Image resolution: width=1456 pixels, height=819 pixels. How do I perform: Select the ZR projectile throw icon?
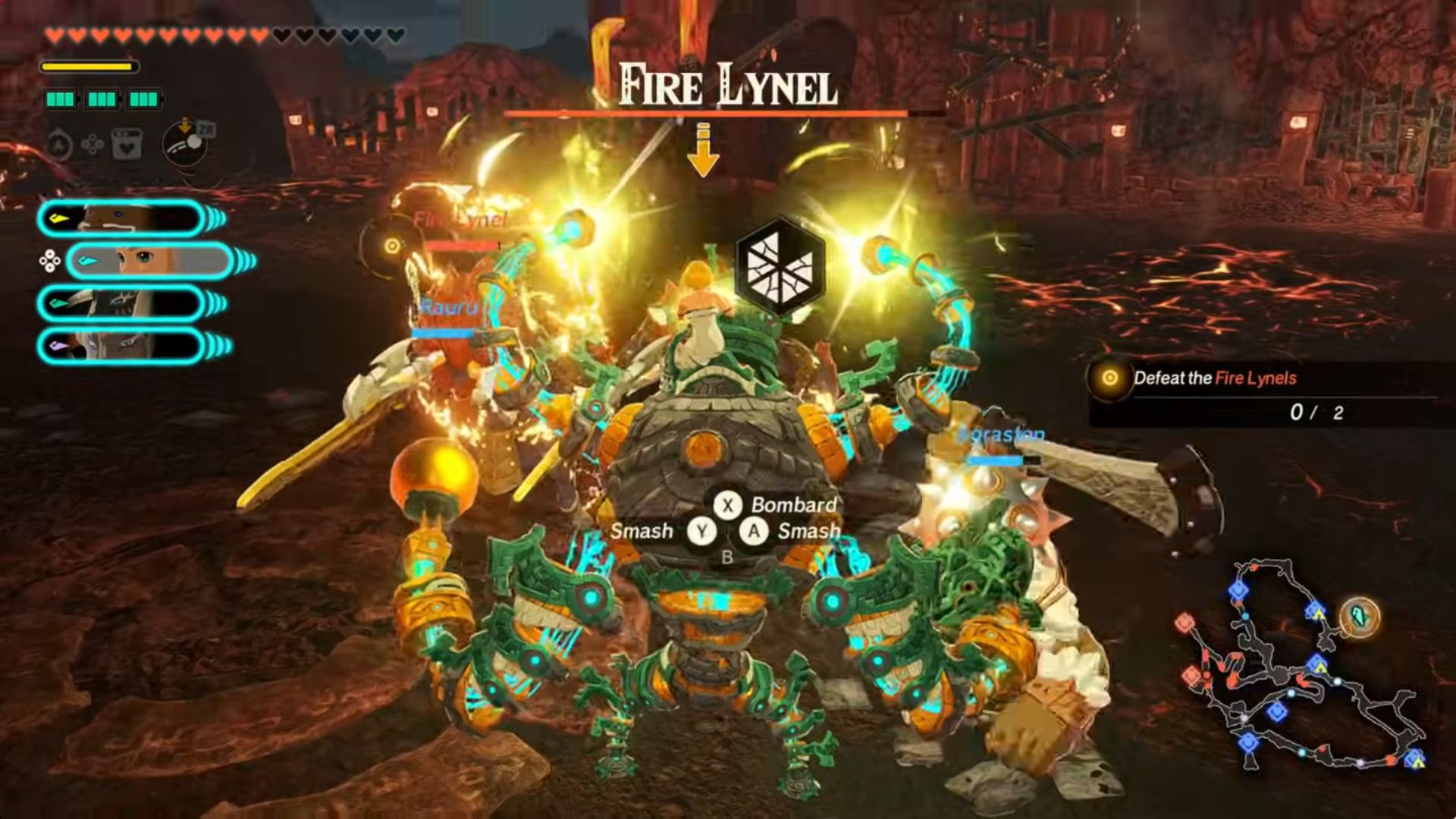[184, 145]
